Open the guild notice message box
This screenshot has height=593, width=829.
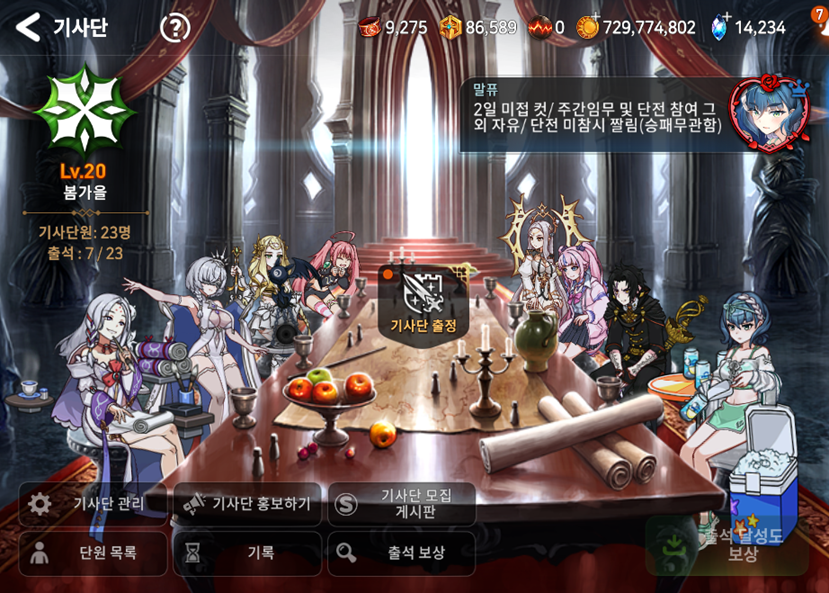(x=596, y=116)
